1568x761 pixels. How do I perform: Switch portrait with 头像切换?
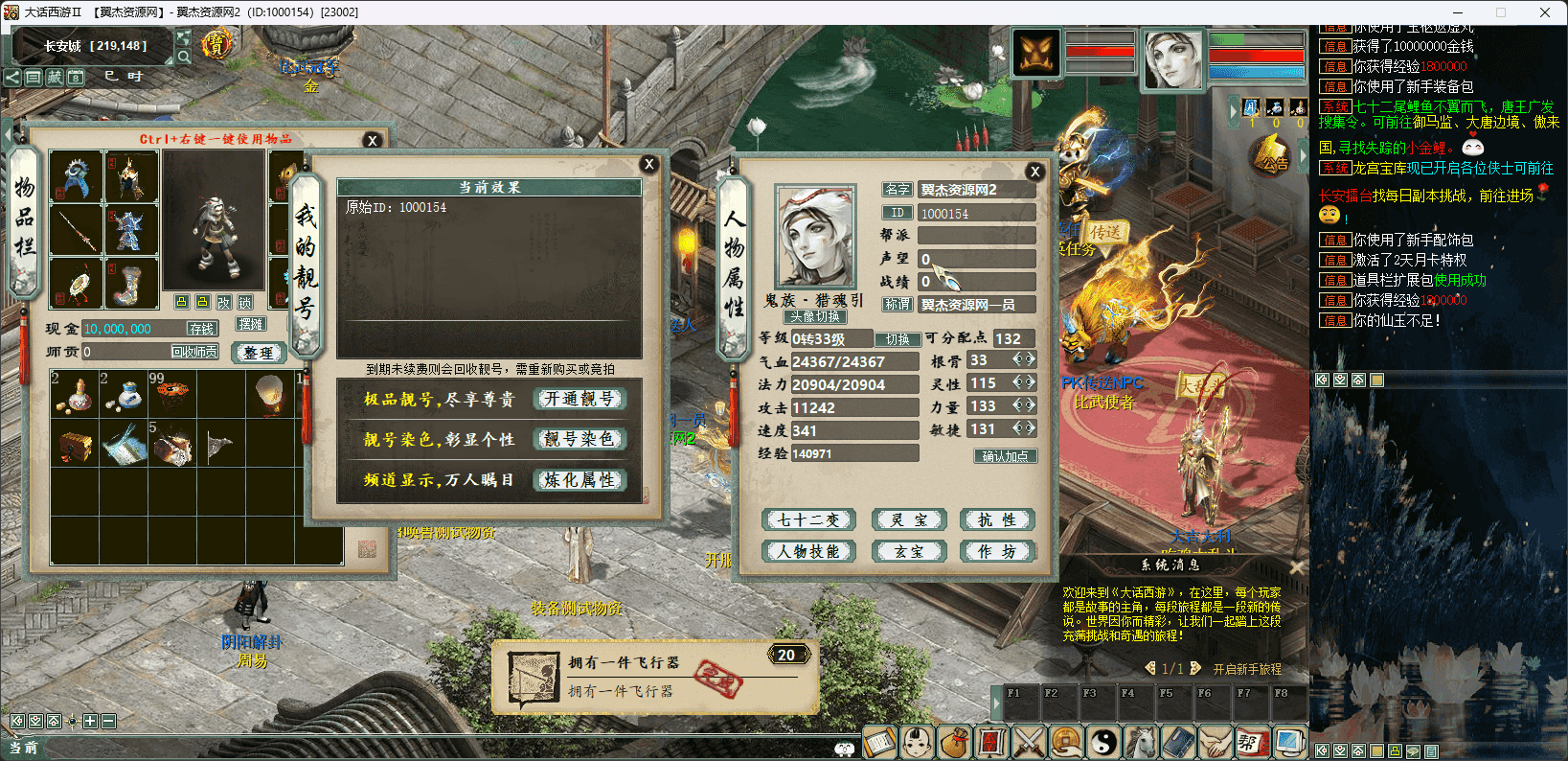[x=814, y=317]
